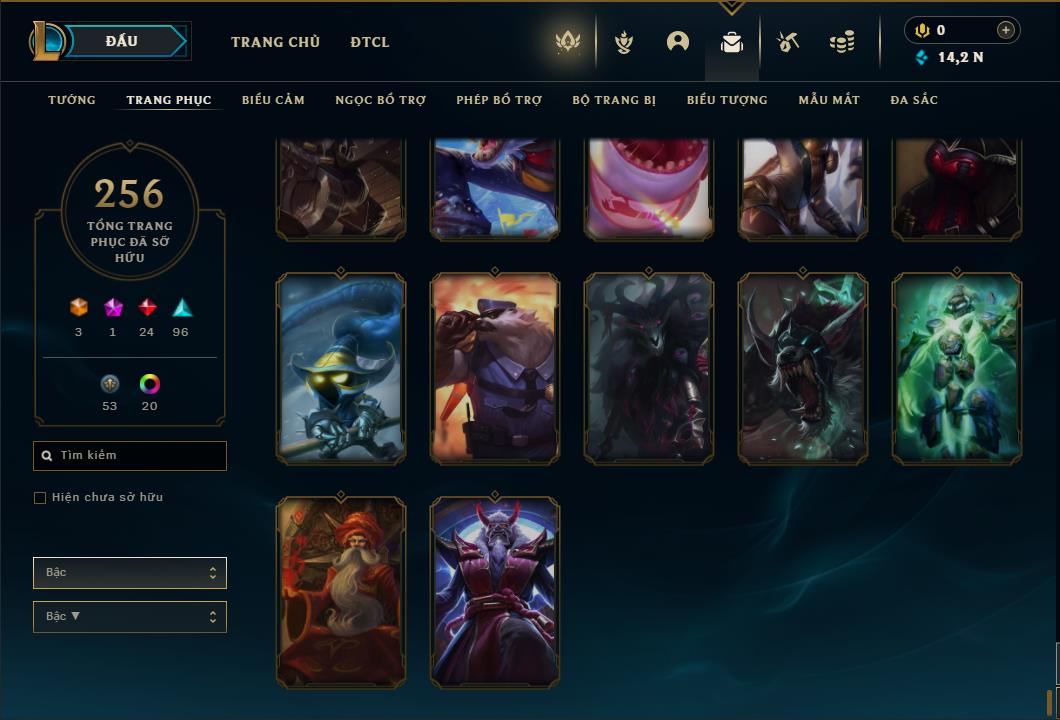Click the Tìm kiếm search box
The image size is (1060, 720).
click(x=130, y=456)
